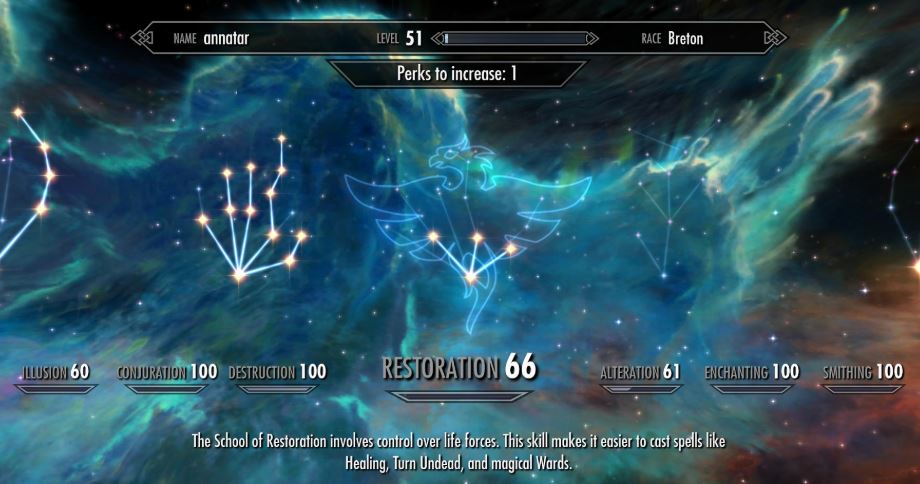Switch to the Conjuration skill tree

[x=167, y=373]
